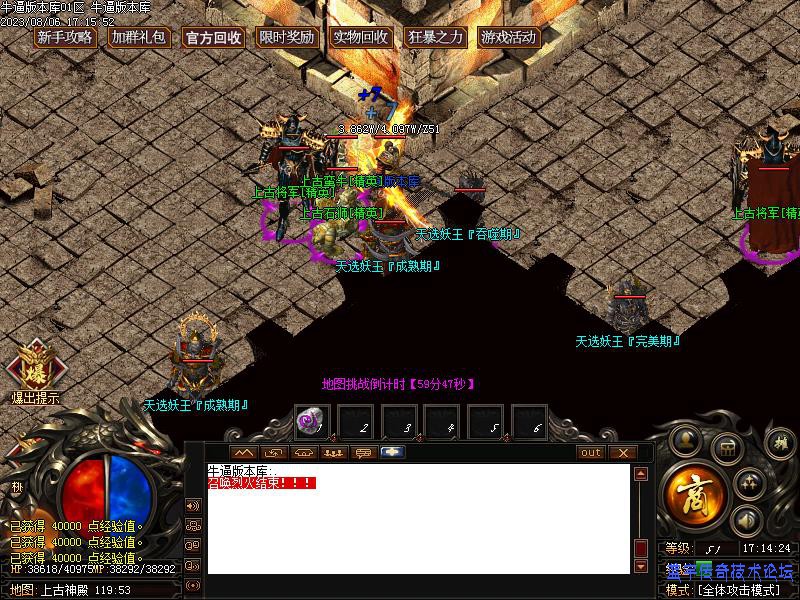The height and width of the screenshot is (600, 800).
Task: Switch the 全体攻击模式 attack mode label
Action: (738, 590)
